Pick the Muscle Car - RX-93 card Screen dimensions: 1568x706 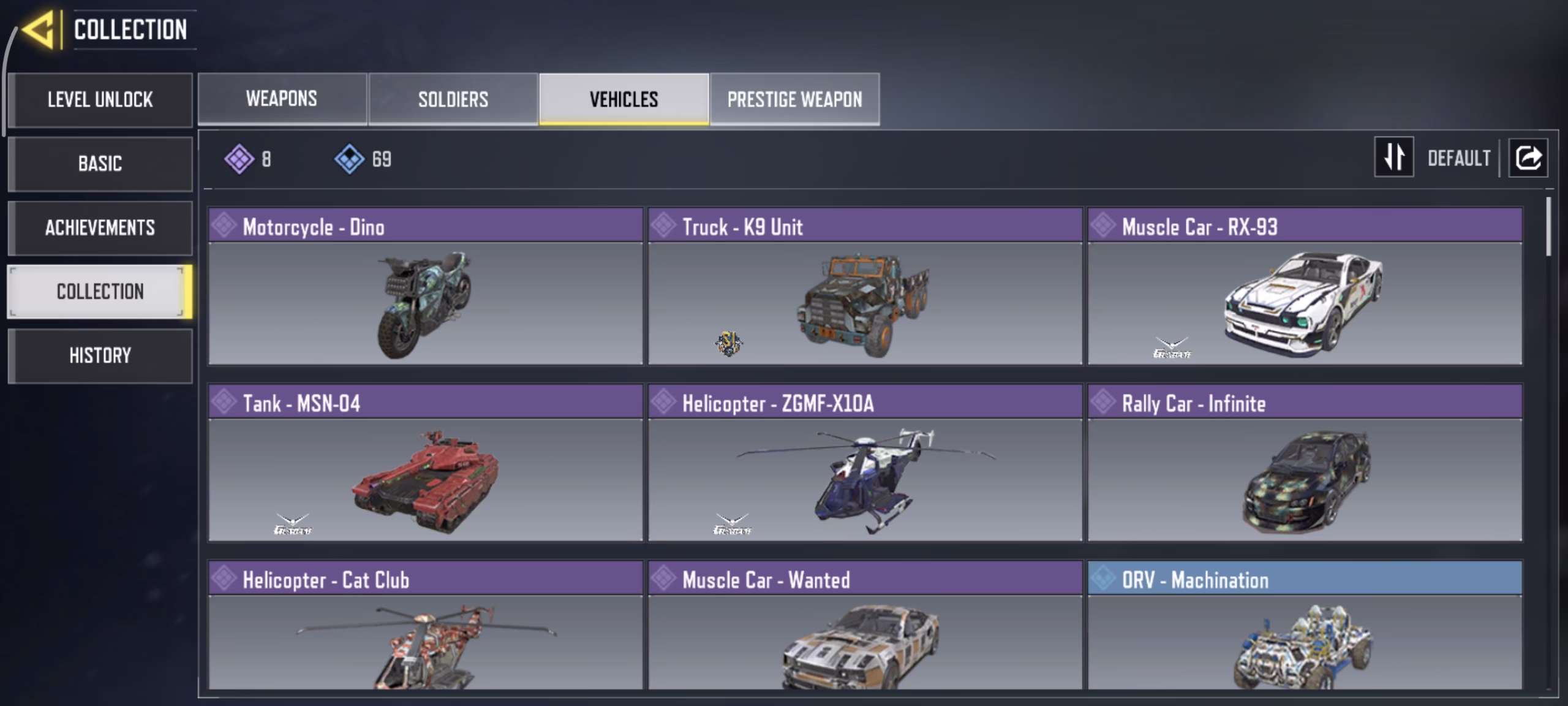point(1305,287)
